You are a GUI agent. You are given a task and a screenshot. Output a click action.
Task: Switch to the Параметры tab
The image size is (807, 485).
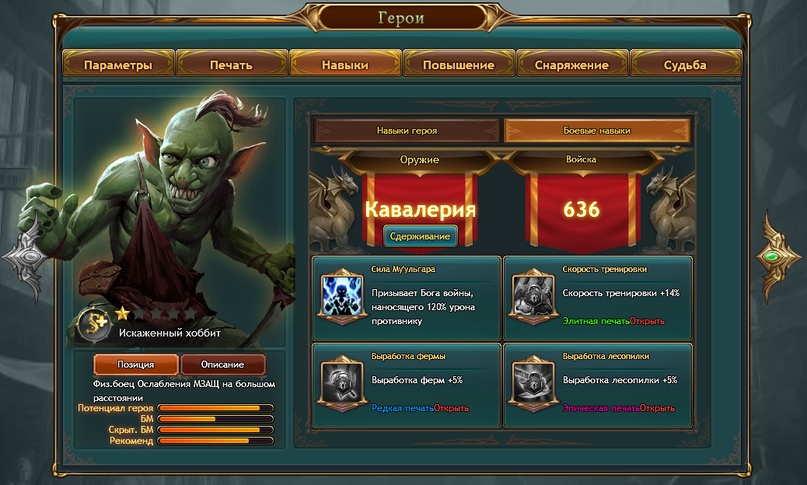[x=118, y=65]
